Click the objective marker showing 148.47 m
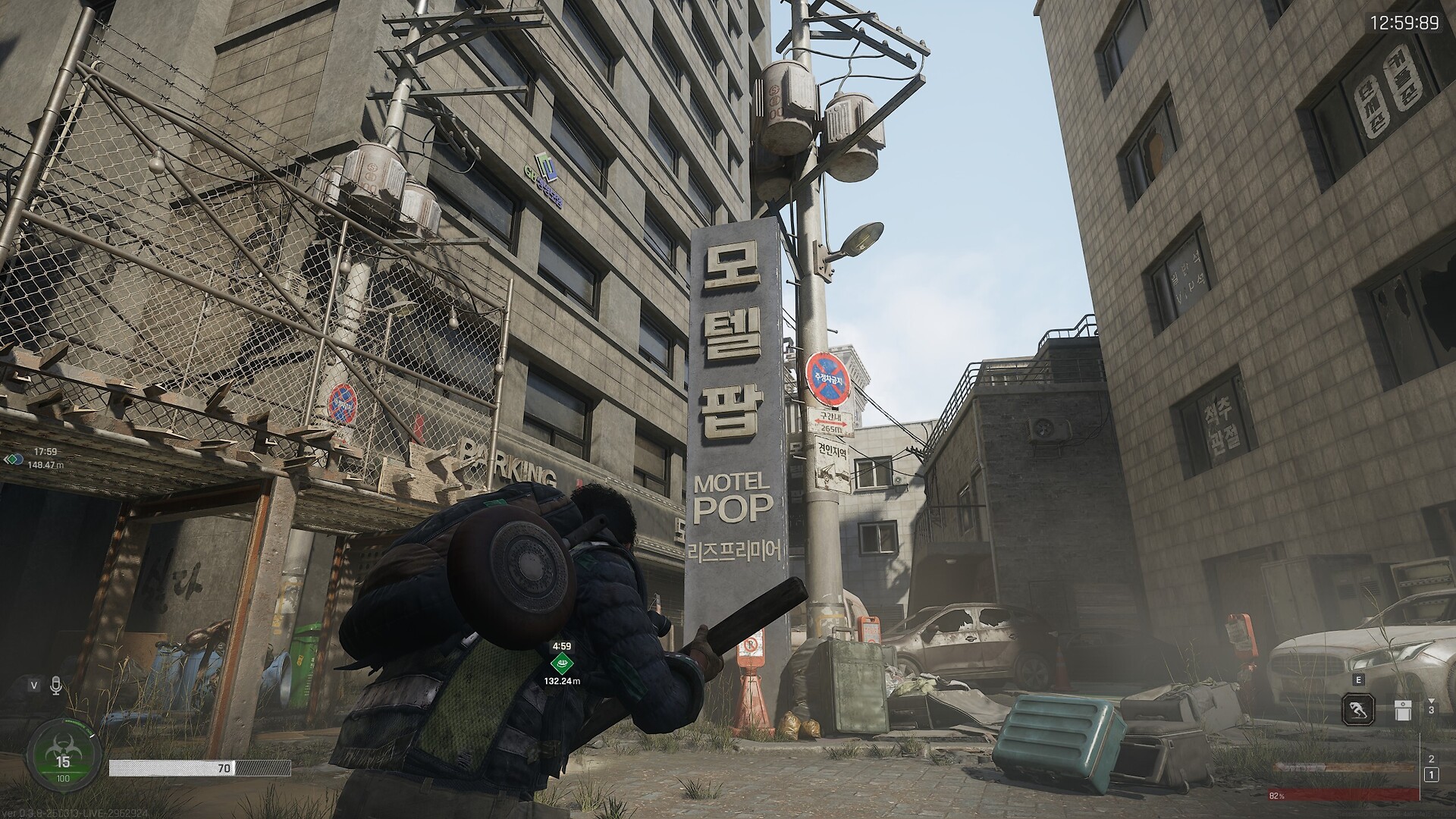The width and height of the screenshot is (1456, 819). (x=12, y=459)
